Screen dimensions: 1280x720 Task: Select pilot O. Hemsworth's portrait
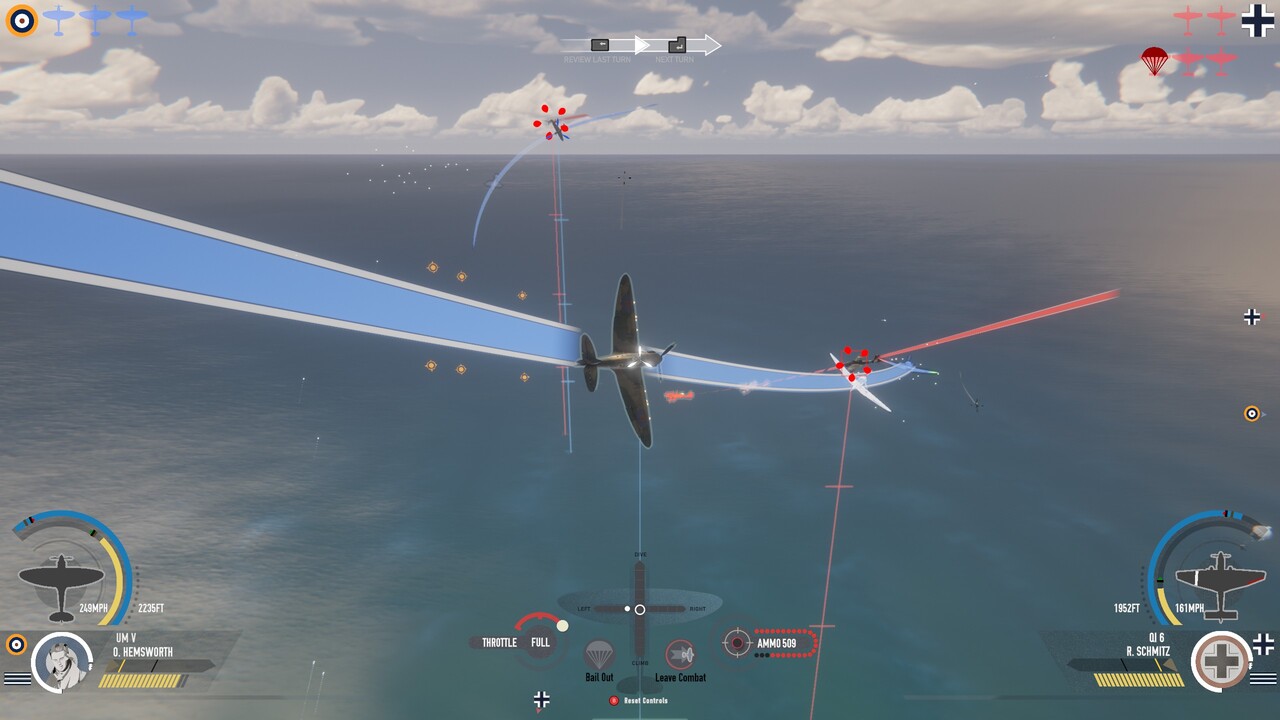click(x=62, y=662)
